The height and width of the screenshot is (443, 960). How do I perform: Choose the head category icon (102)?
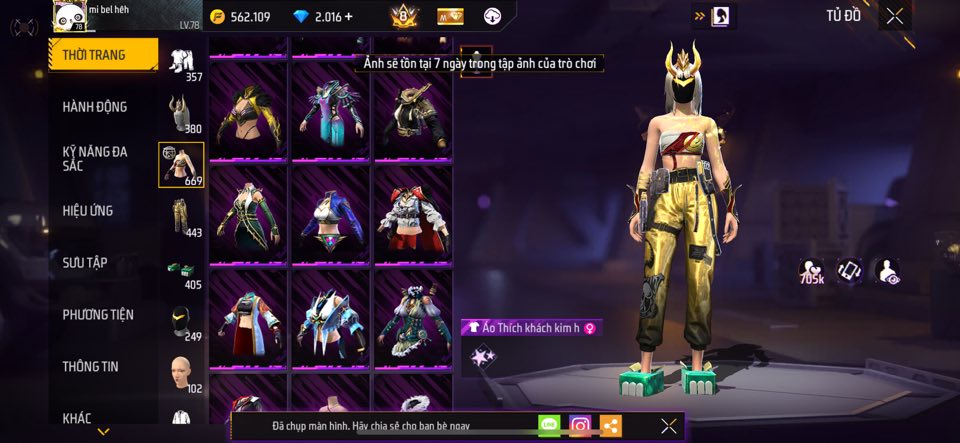point(181,374)
